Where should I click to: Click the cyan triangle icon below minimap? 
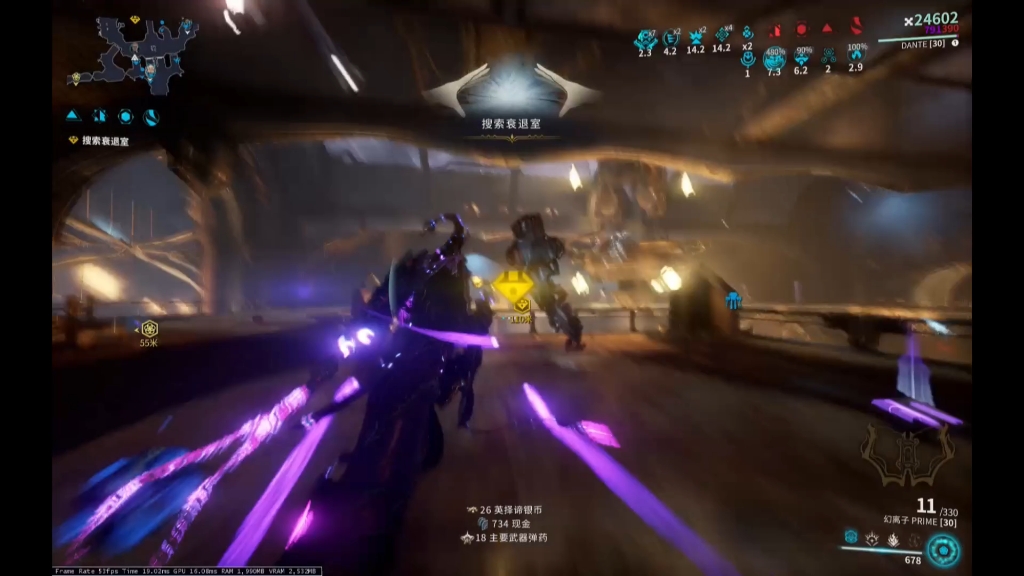tap(73, 116)
